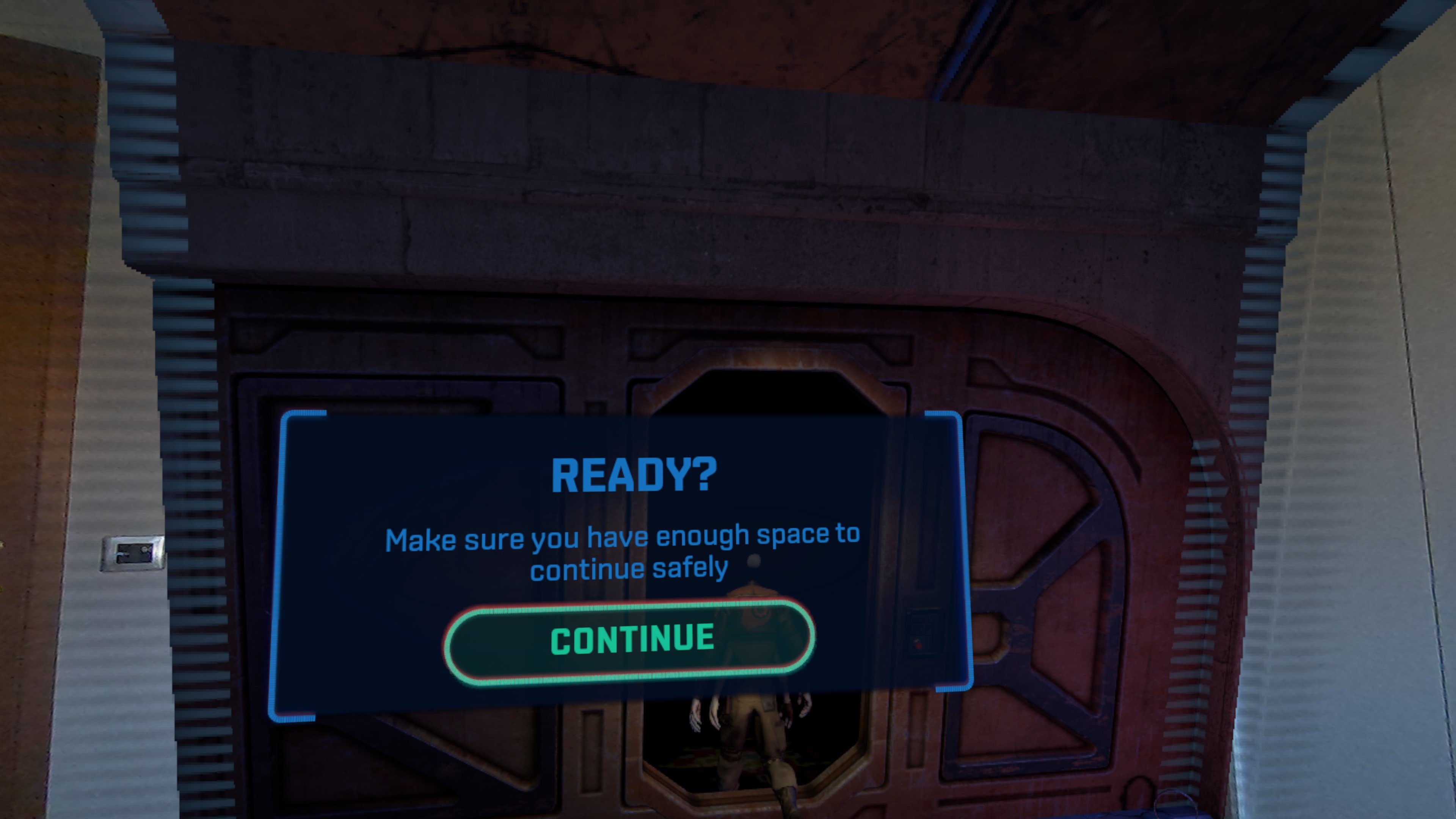Screen dimensions: 1456x819
Task: Click the green CONTINUE button
Action: pos(630,641)
